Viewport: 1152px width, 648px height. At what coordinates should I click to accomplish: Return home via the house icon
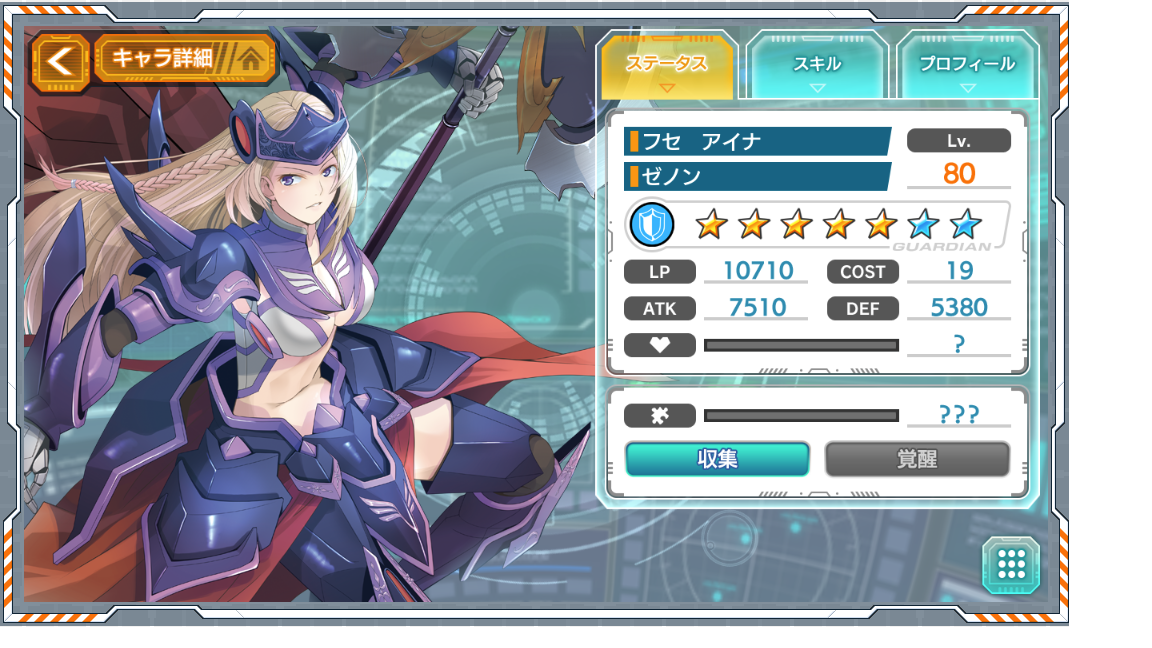[253, 58]
